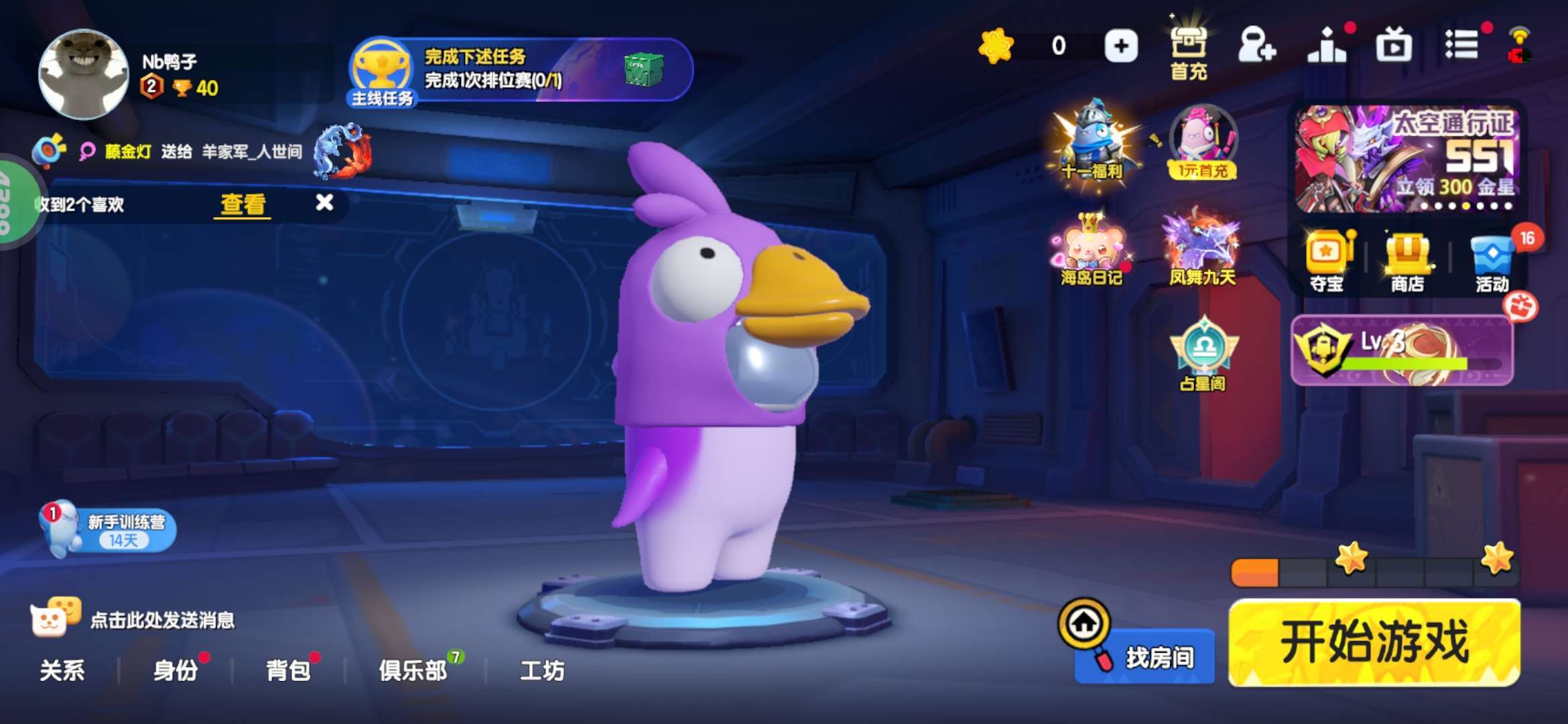Go to the 俱乐部 club section
The image size is (1568, 724).
(x=413, y=670)
